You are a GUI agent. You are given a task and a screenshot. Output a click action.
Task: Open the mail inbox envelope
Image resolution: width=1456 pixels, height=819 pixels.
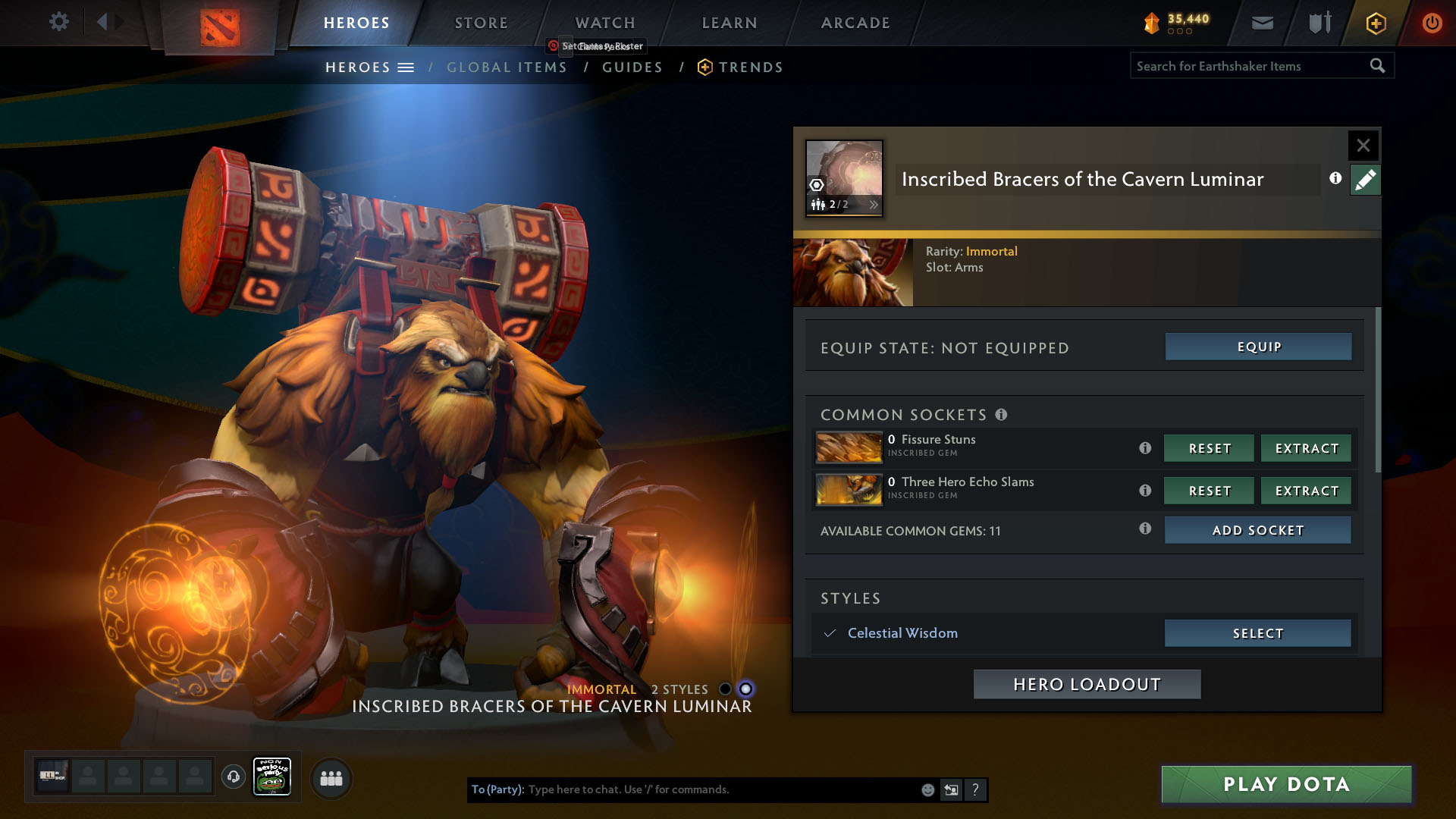coord(1262,23)
